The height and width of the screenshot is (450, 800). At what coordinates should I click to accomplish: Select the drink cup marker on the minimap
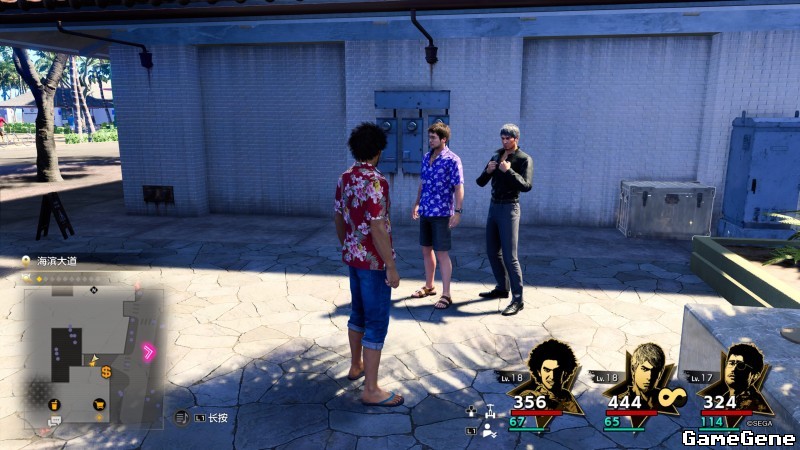tap(54, 405)
